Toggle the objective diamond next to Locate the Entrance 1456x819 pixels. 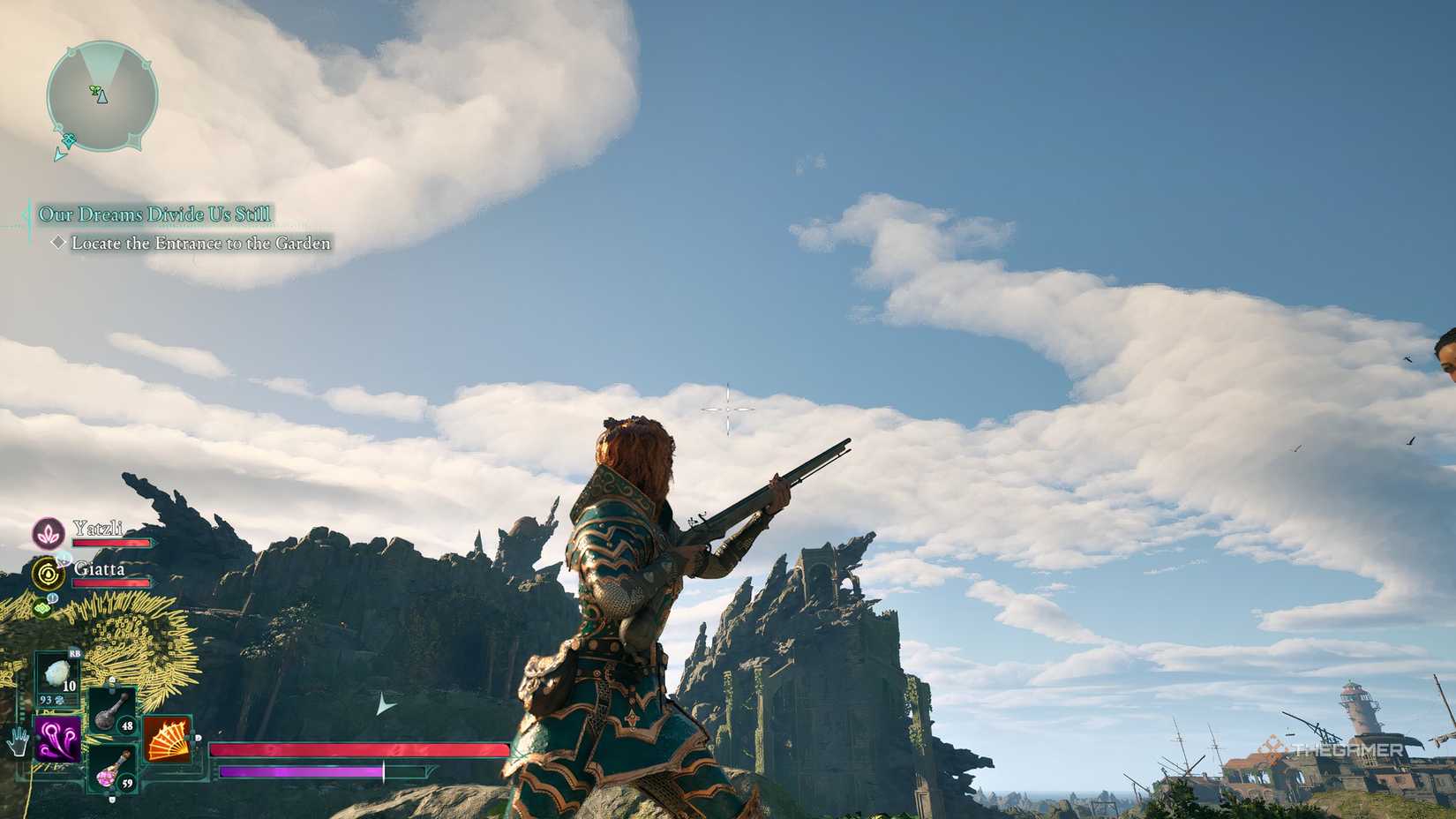59,242
